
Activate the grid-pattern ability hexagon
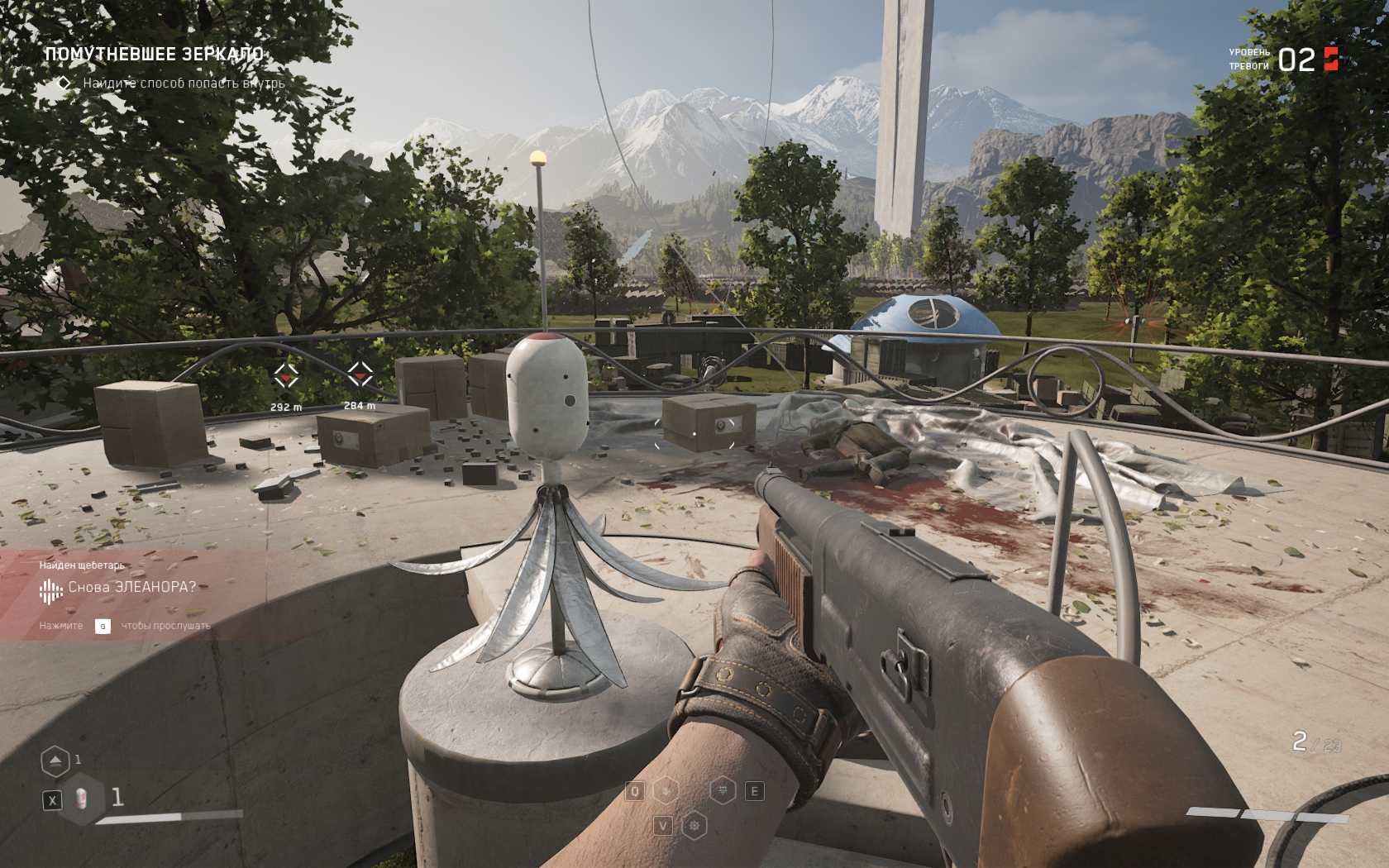pos(723,791)
